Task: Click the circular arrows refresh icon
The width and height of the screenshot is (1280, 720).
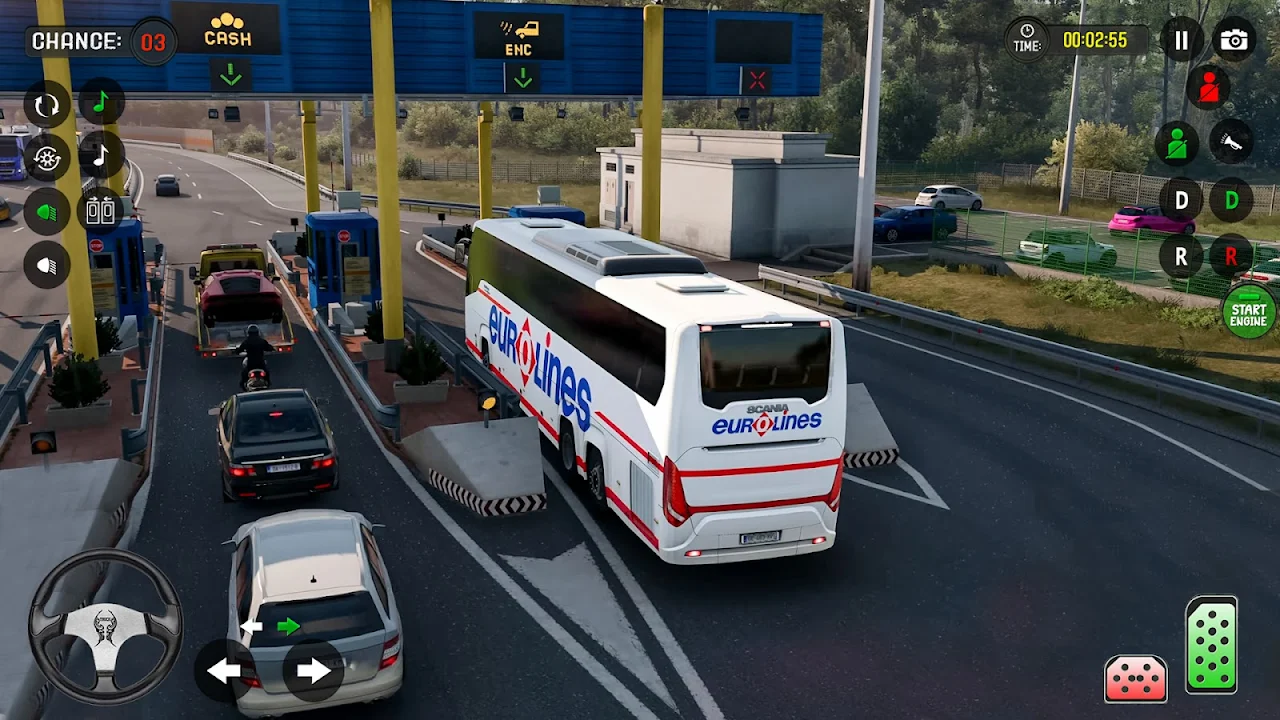Action: [47, 105]
